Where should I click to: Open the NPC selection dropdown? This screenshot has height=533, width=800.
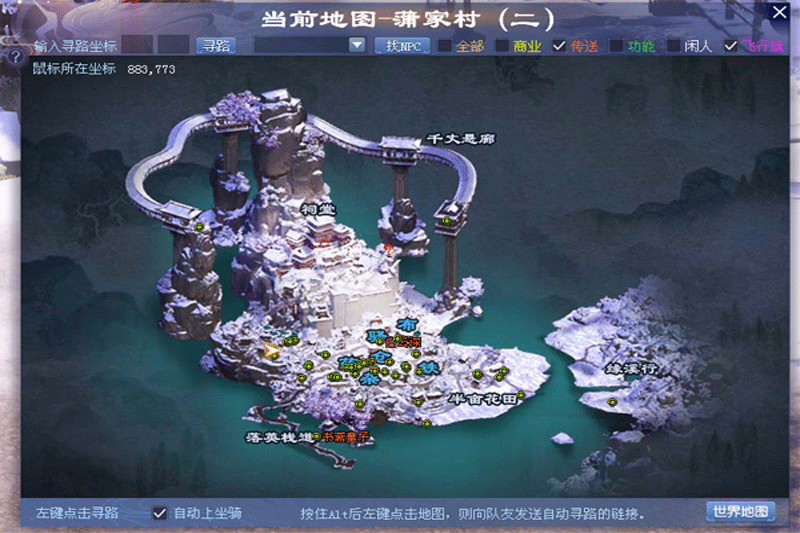pyautogui.click(x=357, y=46)
